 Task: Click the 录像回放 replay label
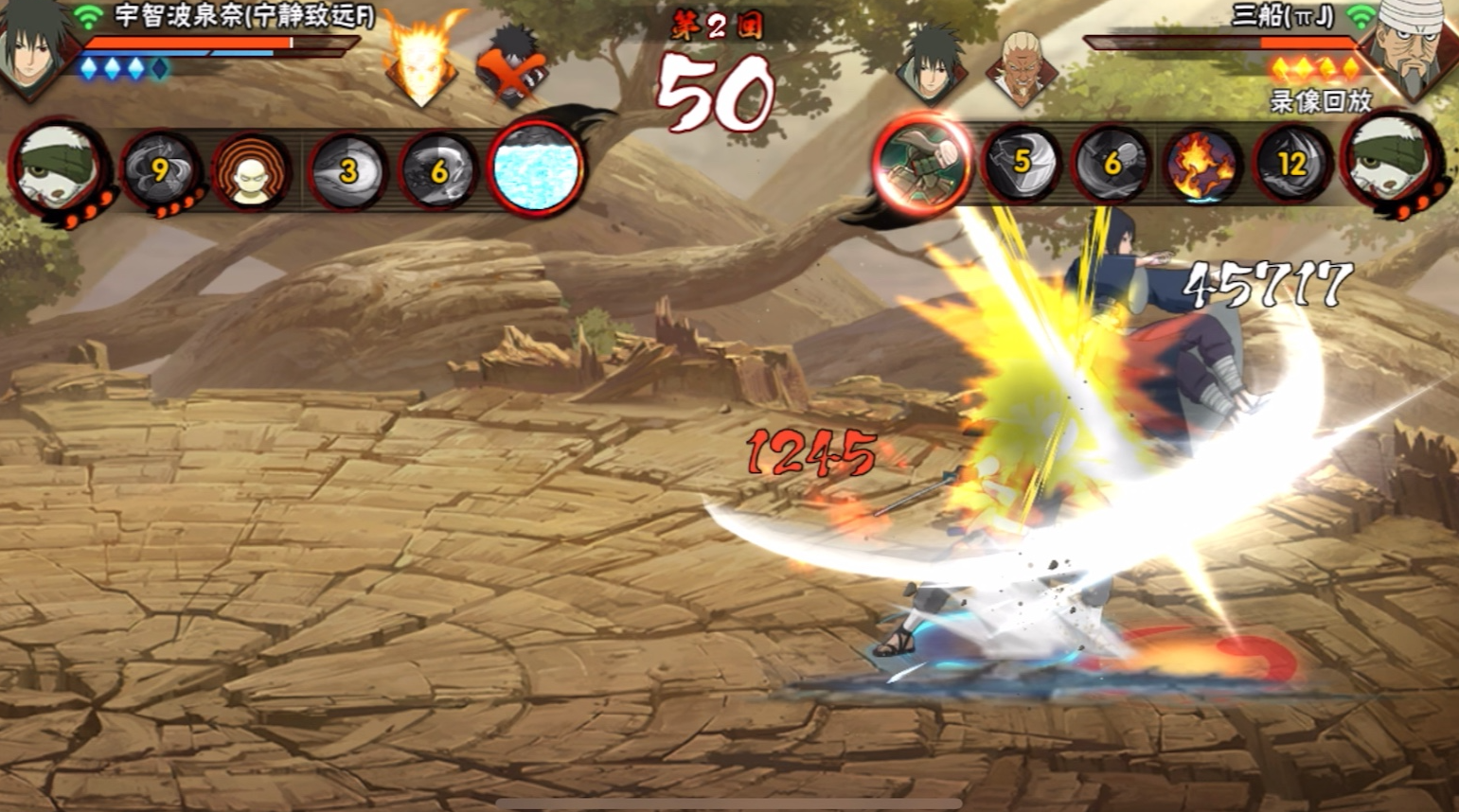[1320, 101]
